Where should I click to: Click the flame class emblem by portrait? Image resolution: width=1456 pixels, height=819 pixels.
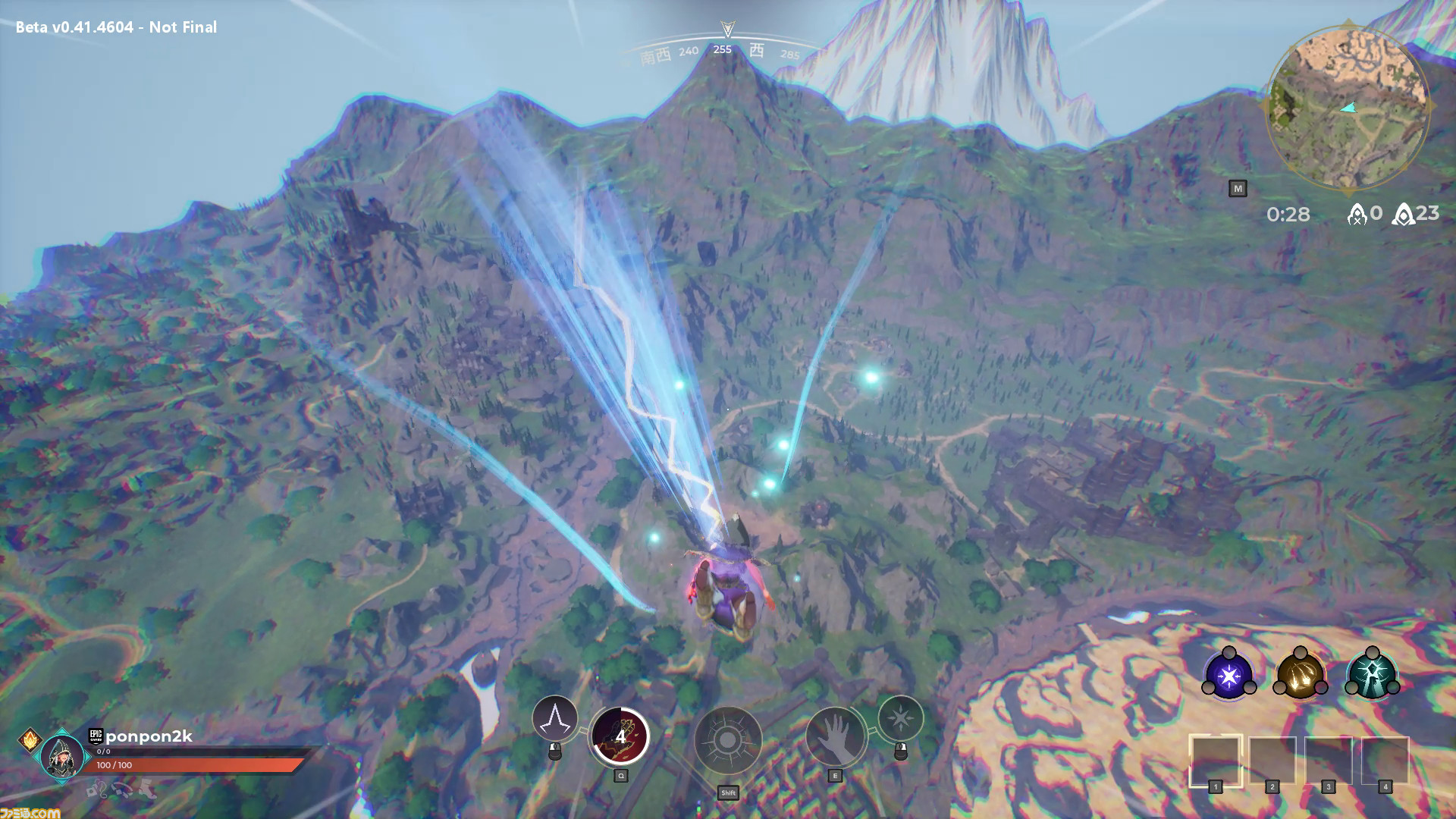[30, 739]
